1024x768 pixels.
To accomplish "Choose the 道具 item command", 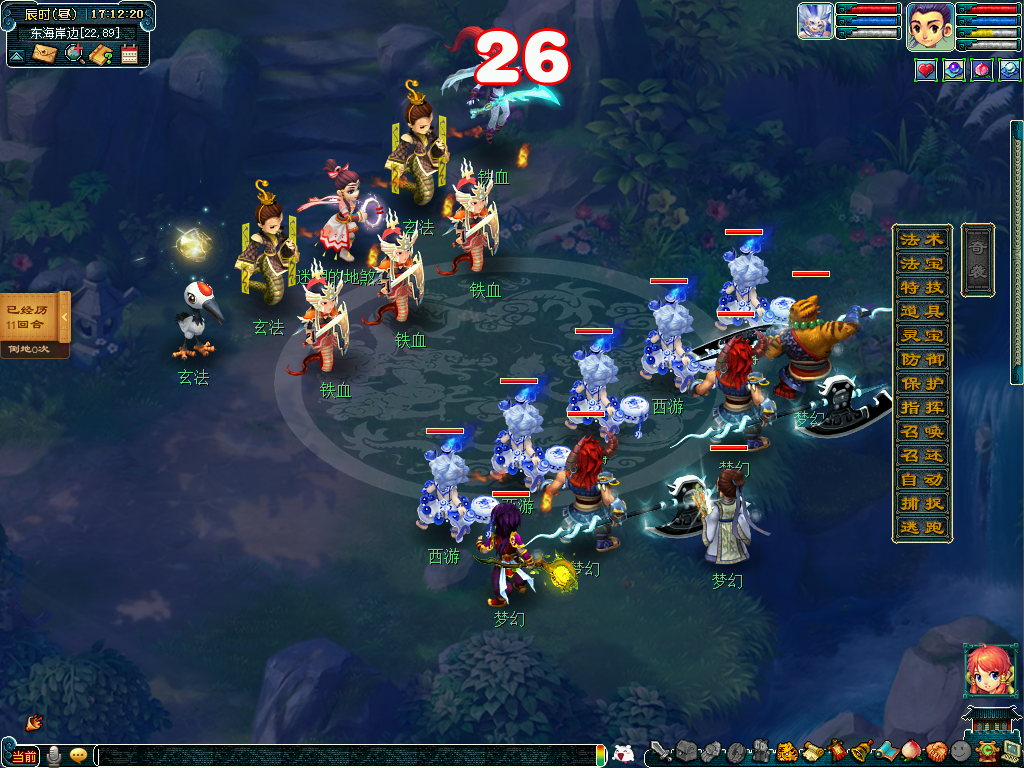I will pyautogui.click(x=921, y=312).
